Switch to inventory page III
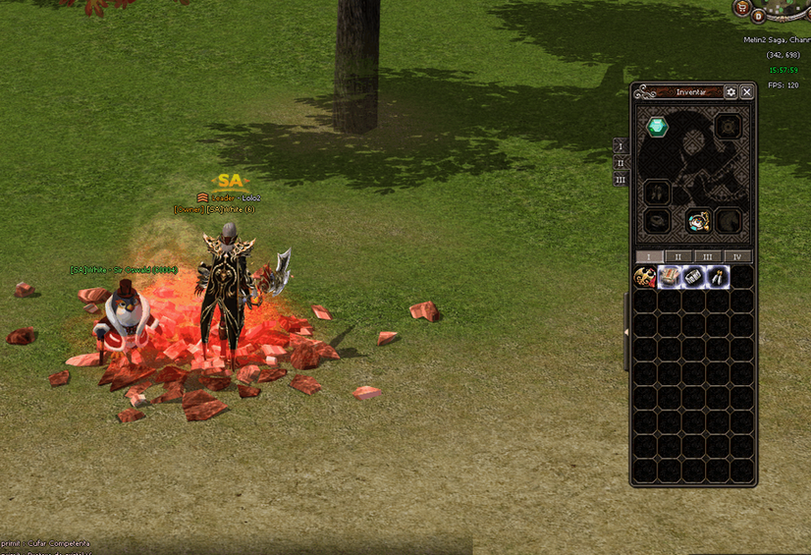Viewport: 811px width, 555px height. (x=708, y=257)
